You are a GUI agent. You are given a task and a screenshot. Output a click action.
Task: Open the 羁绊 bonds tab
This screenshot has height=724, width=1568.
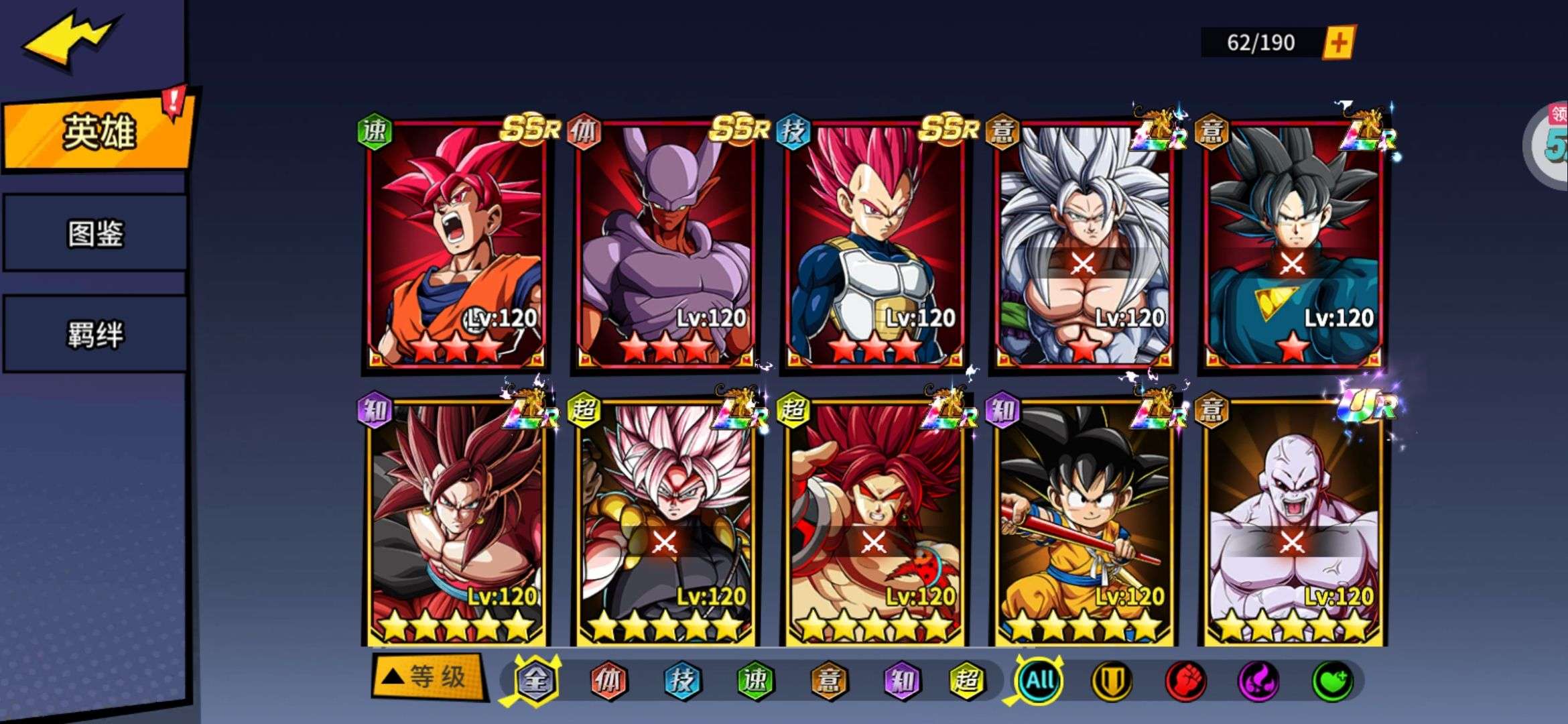(x=95, y=334)
